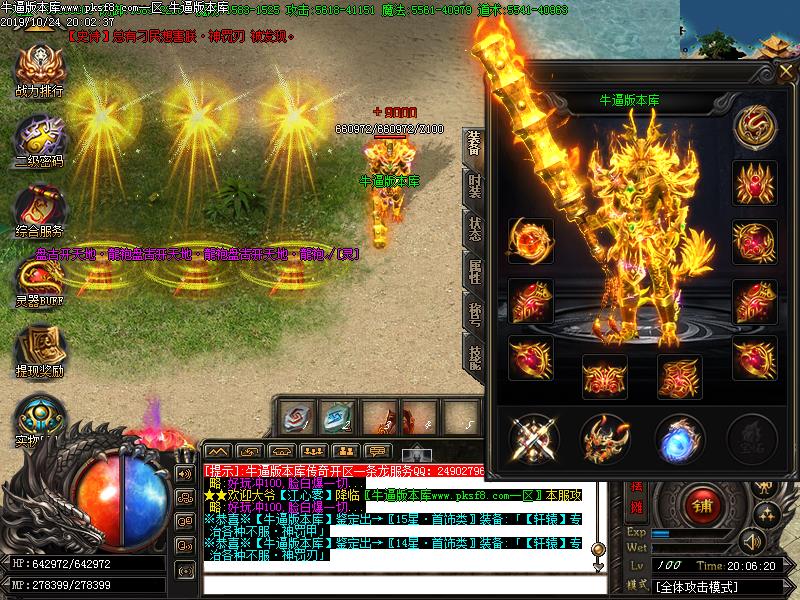
Task: Toggle the sound speaker button
Action: 751,542
